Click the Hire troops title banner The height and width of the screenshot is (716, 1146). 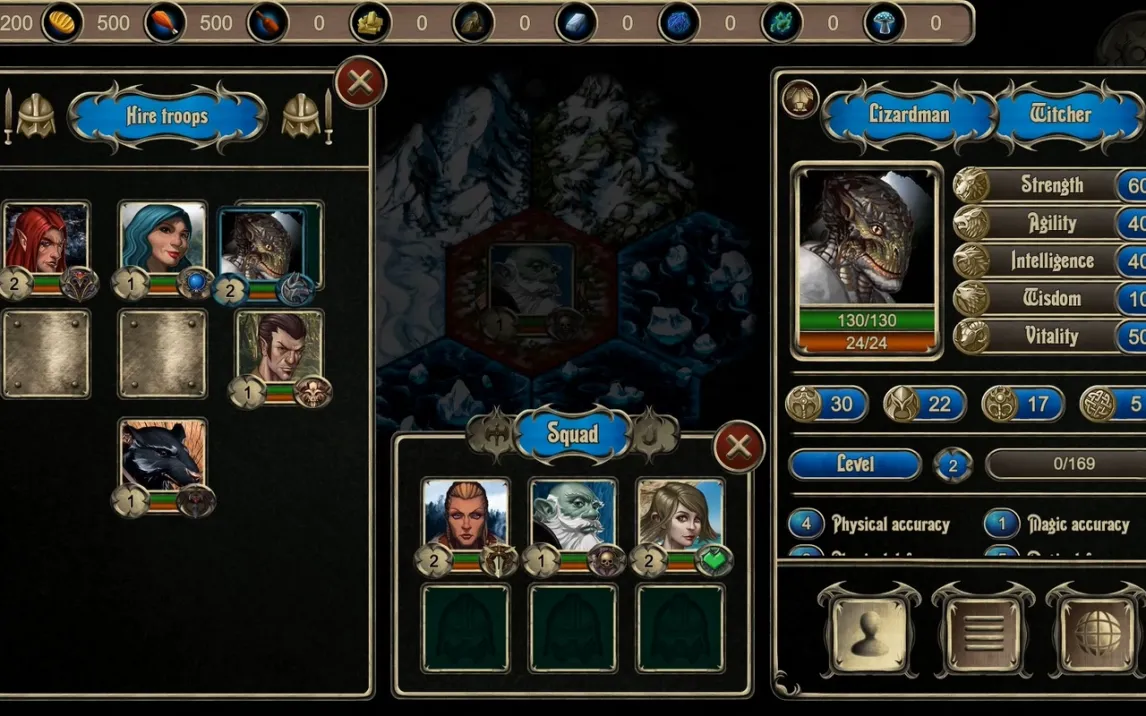(167, 117)
